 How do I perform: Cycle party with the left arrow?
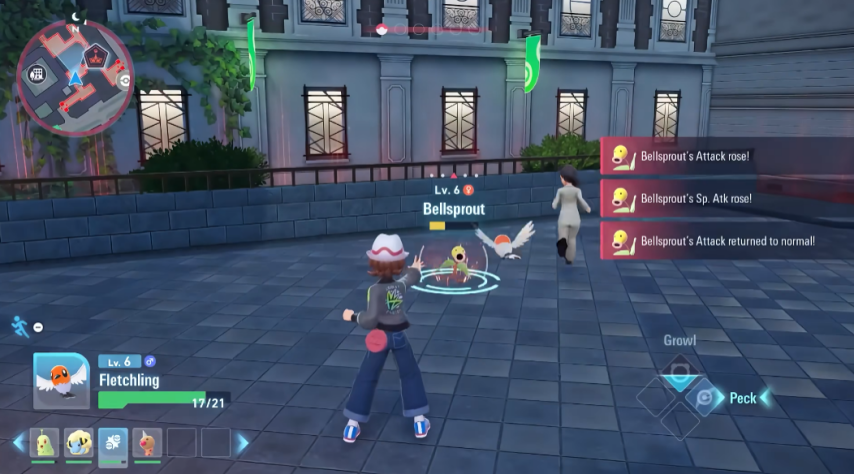pos(18,442)
